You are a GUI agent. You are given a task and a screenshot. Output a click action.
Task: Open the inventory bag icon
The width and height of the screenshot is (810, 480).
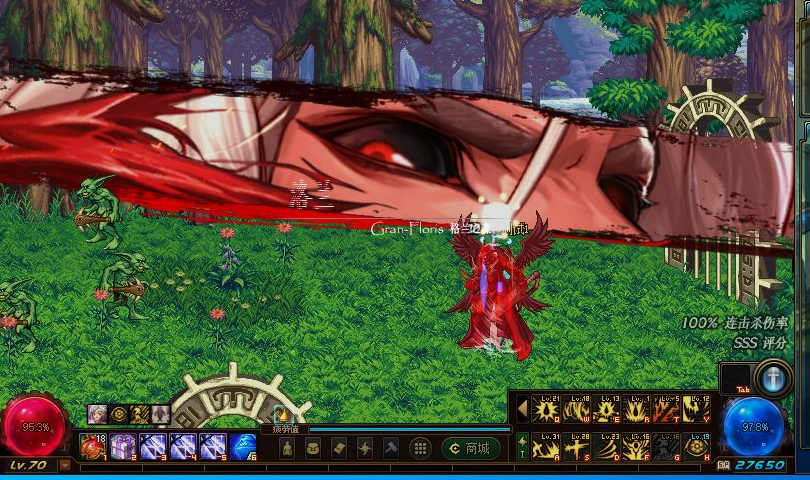311,449
